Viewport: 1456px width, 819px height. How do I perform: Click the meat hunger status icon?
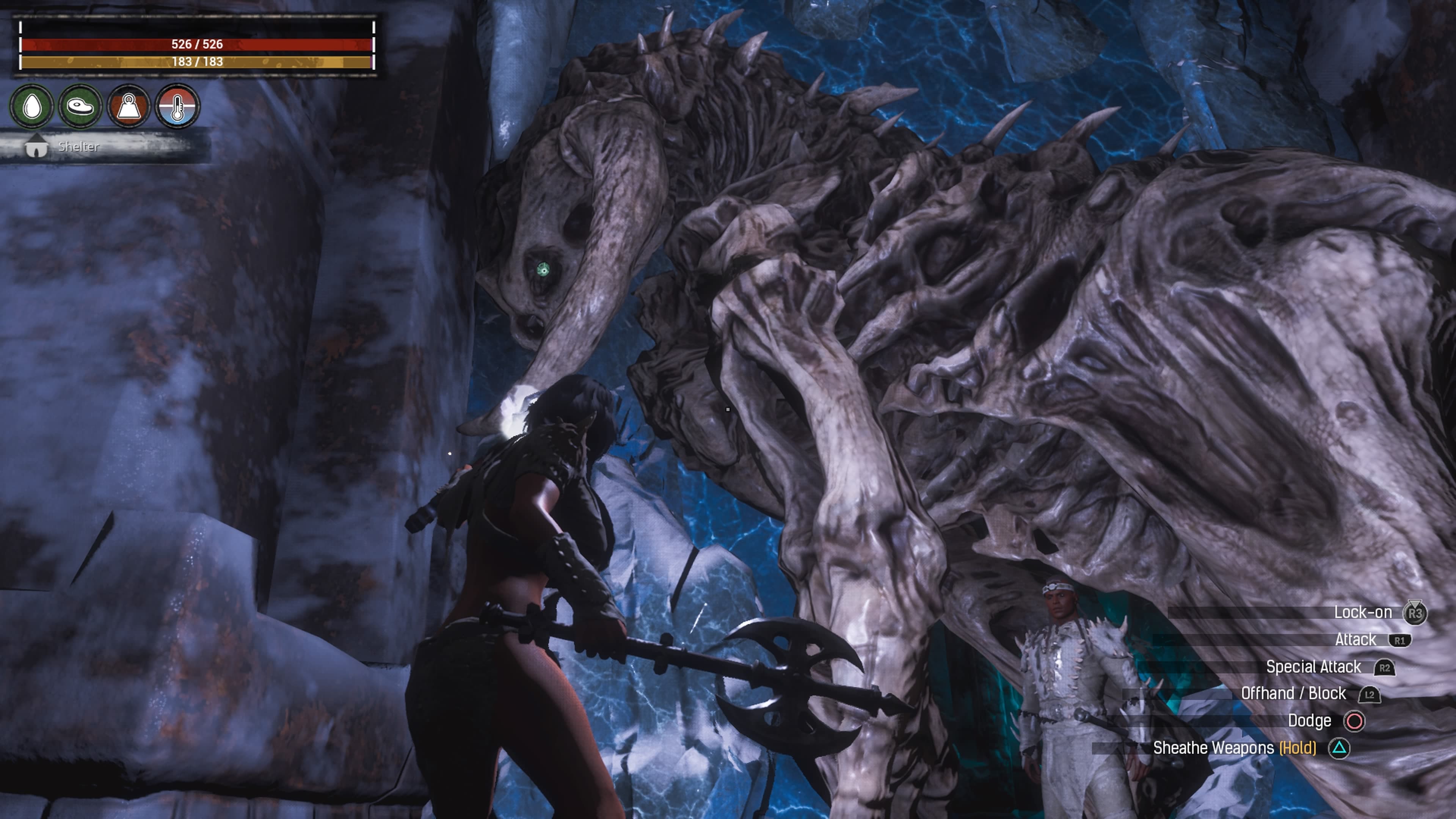click(80, 106)
